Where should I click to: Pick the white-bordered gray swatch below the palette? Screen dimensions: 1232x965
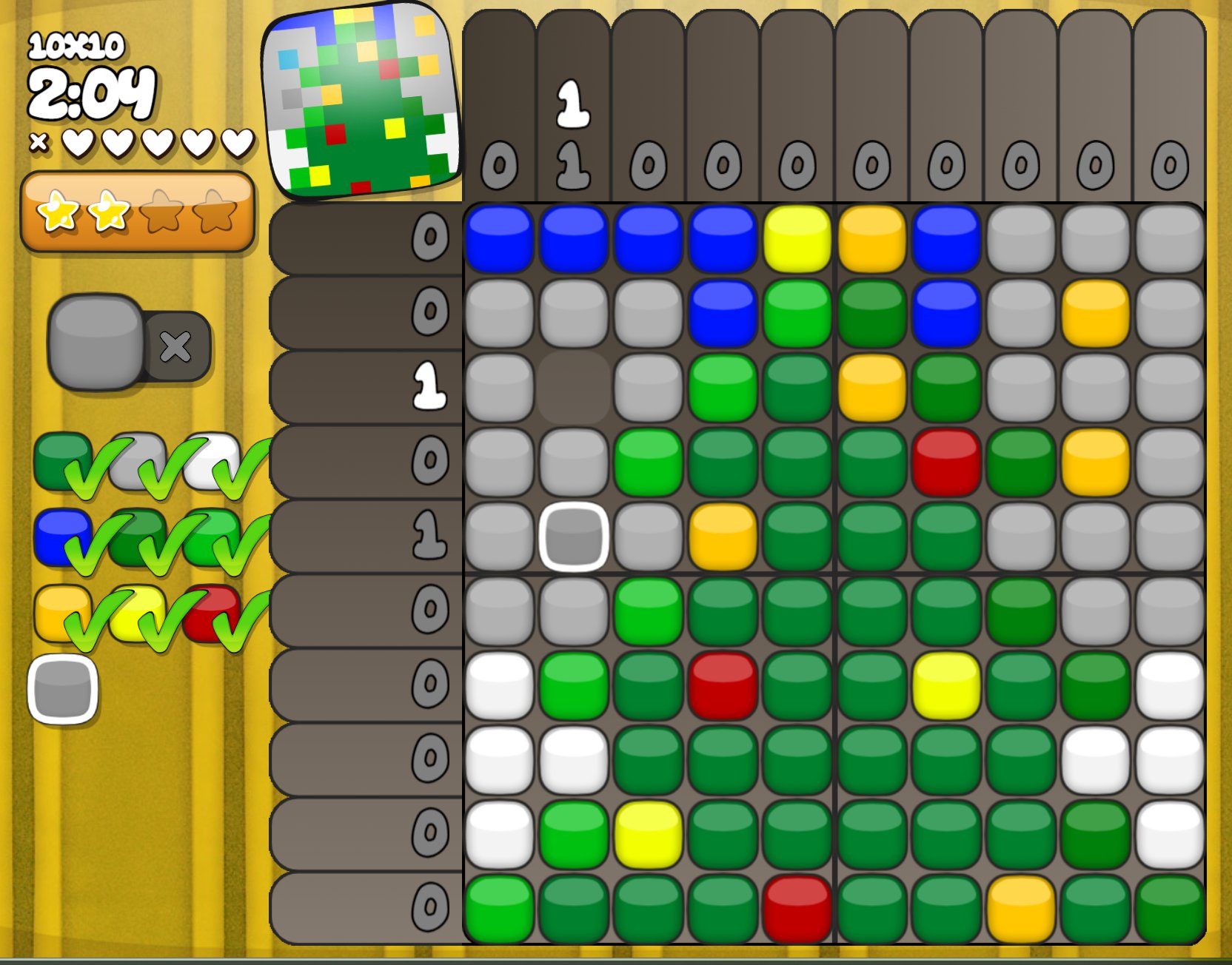click(63, 689)
